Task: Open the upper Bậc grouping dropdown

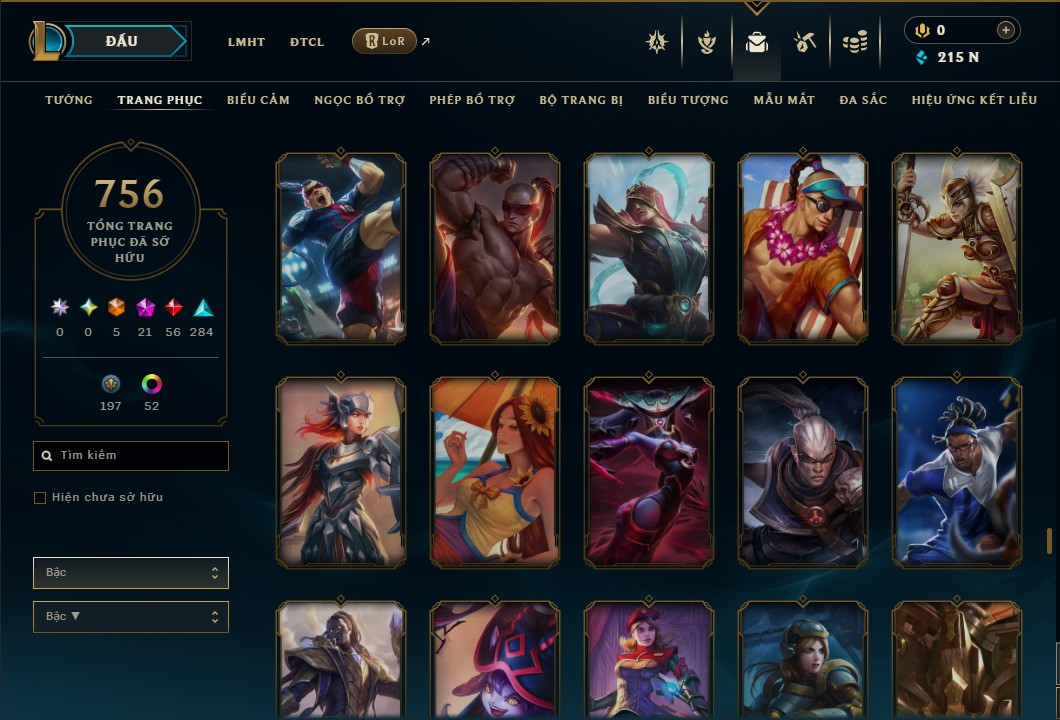Action: 131,573
